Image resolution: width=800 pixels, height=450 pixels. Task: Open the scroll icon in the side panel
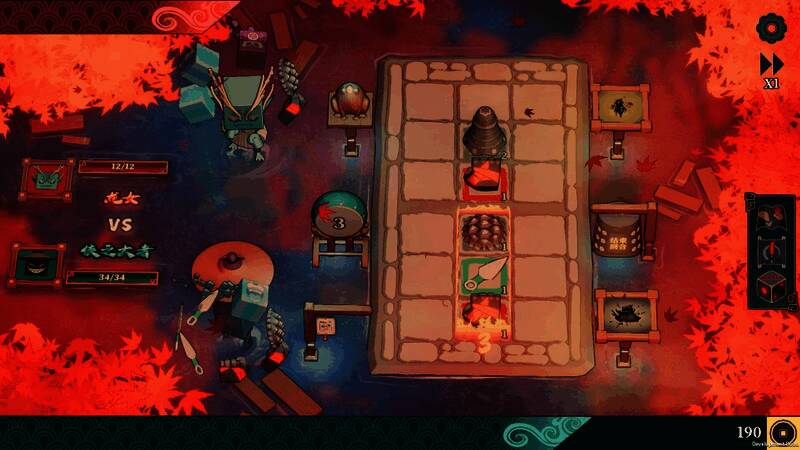(771, 250)
